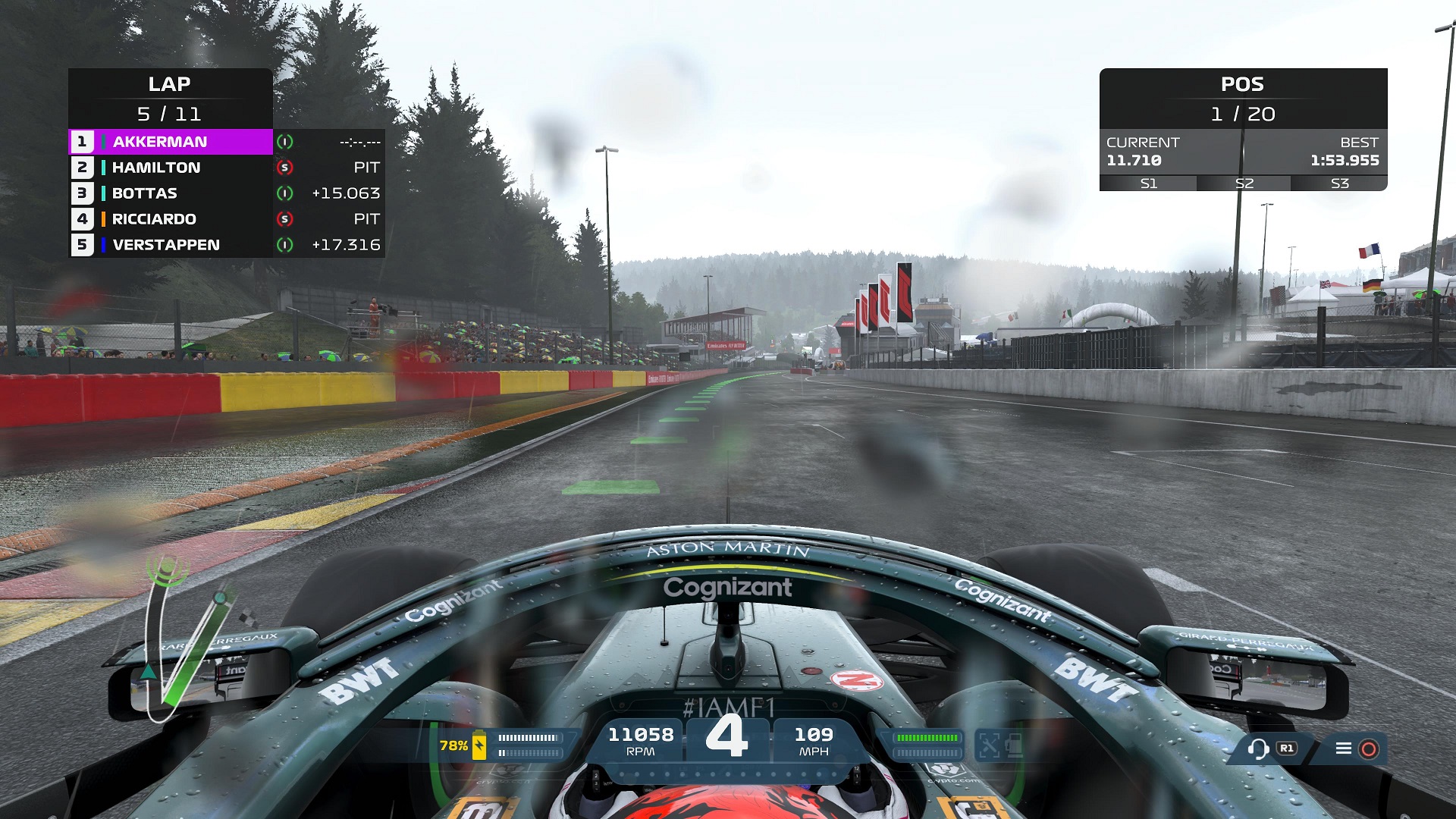Open the multi-function display menu icon
The height and width of the screenshot is (819, 1456).
[1344, 749]
